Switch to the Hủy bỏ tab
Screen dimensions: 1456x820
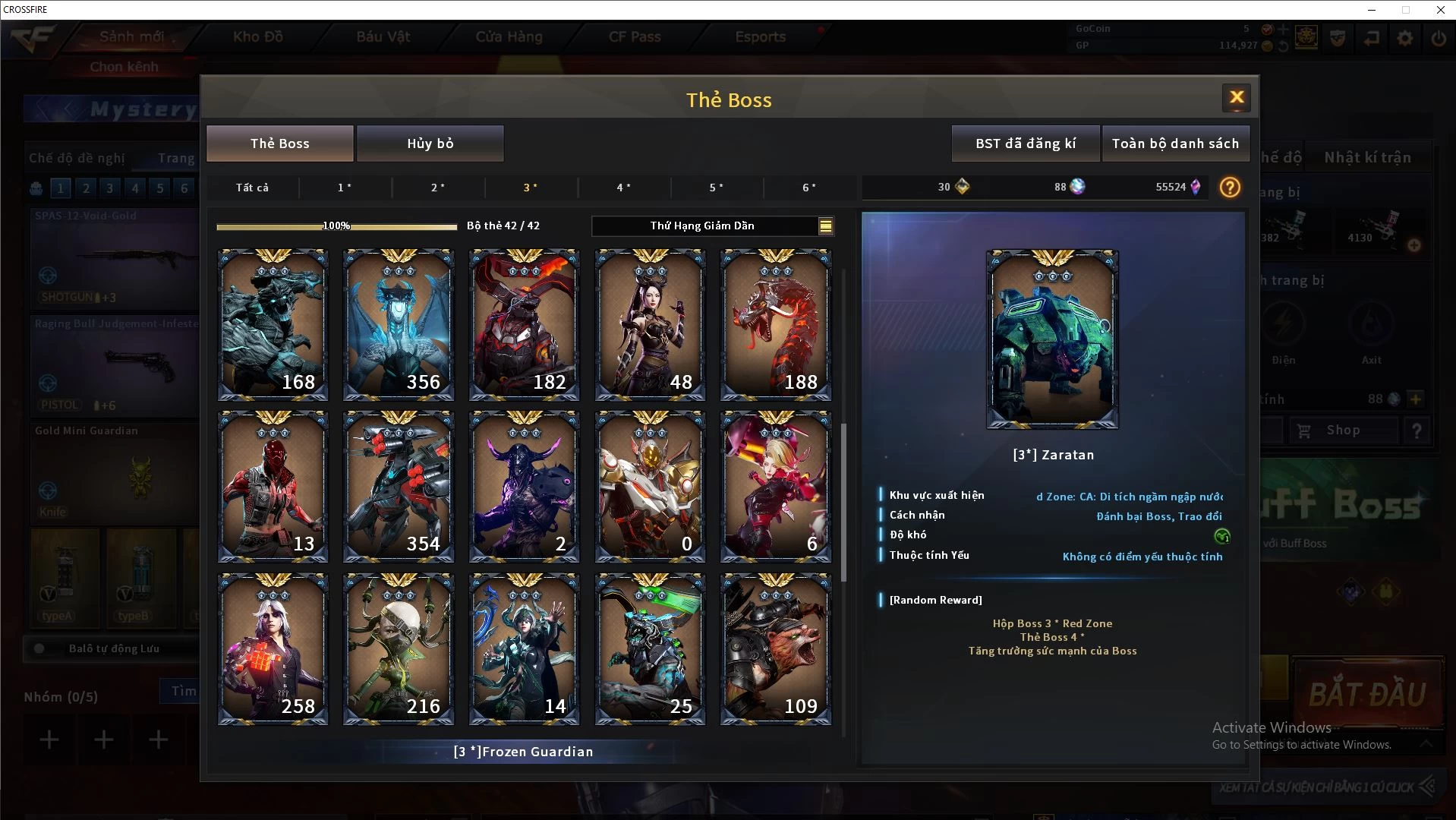(x=430, y=143)
